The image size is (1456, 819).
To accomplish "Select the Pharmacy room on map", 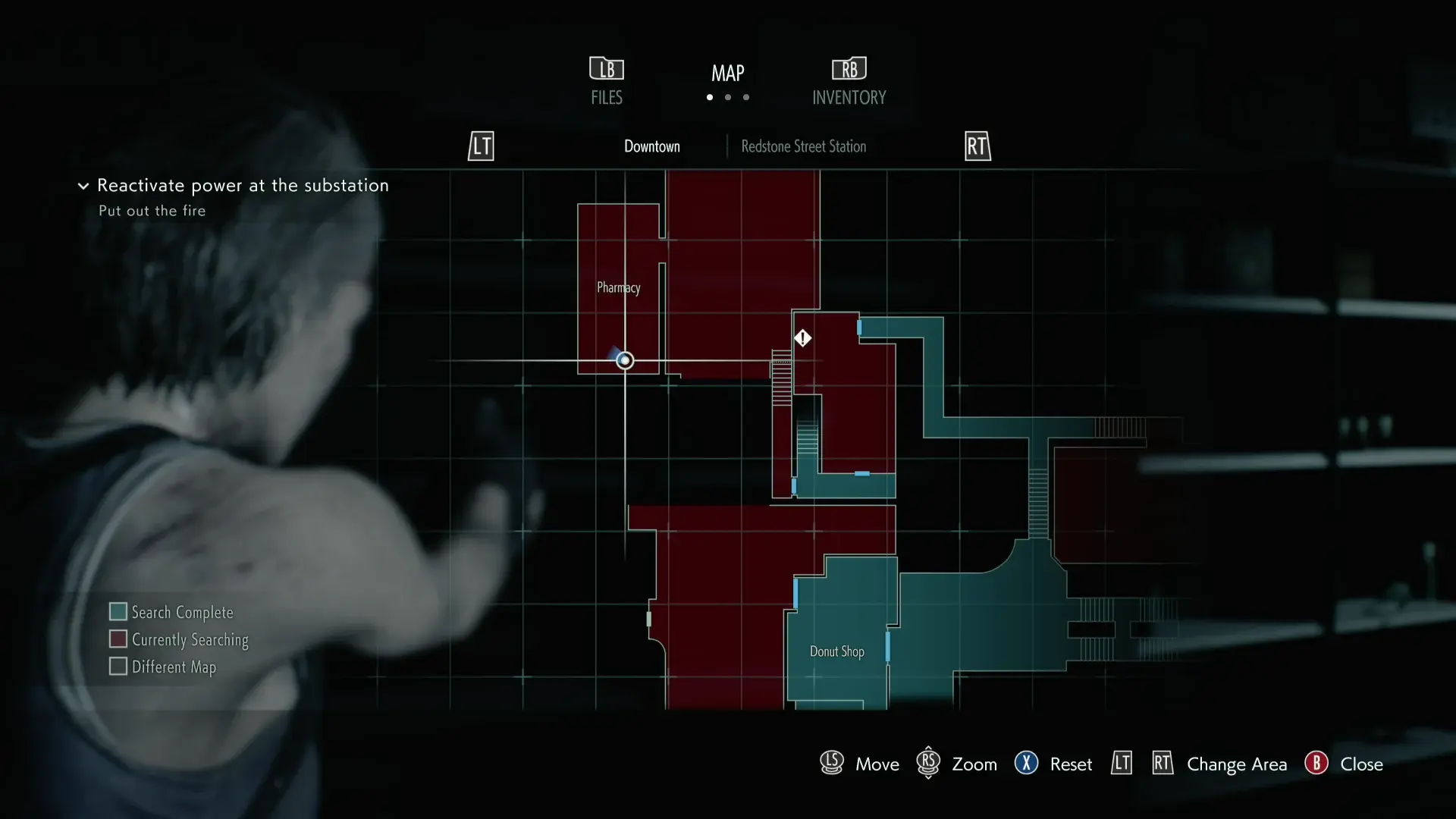I will (x=618, y=287).
